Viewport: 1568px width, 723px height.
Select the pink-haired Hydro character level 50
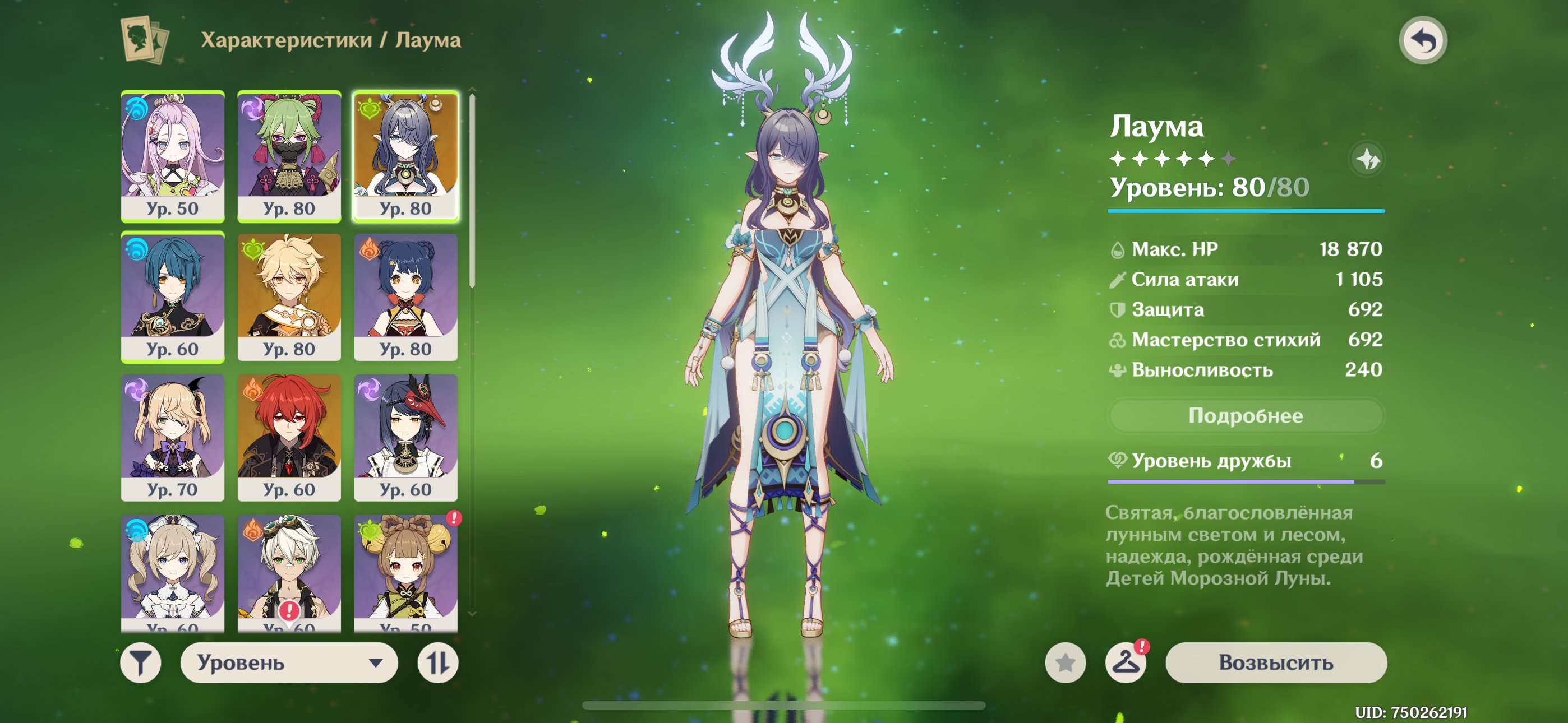(173, 156)
